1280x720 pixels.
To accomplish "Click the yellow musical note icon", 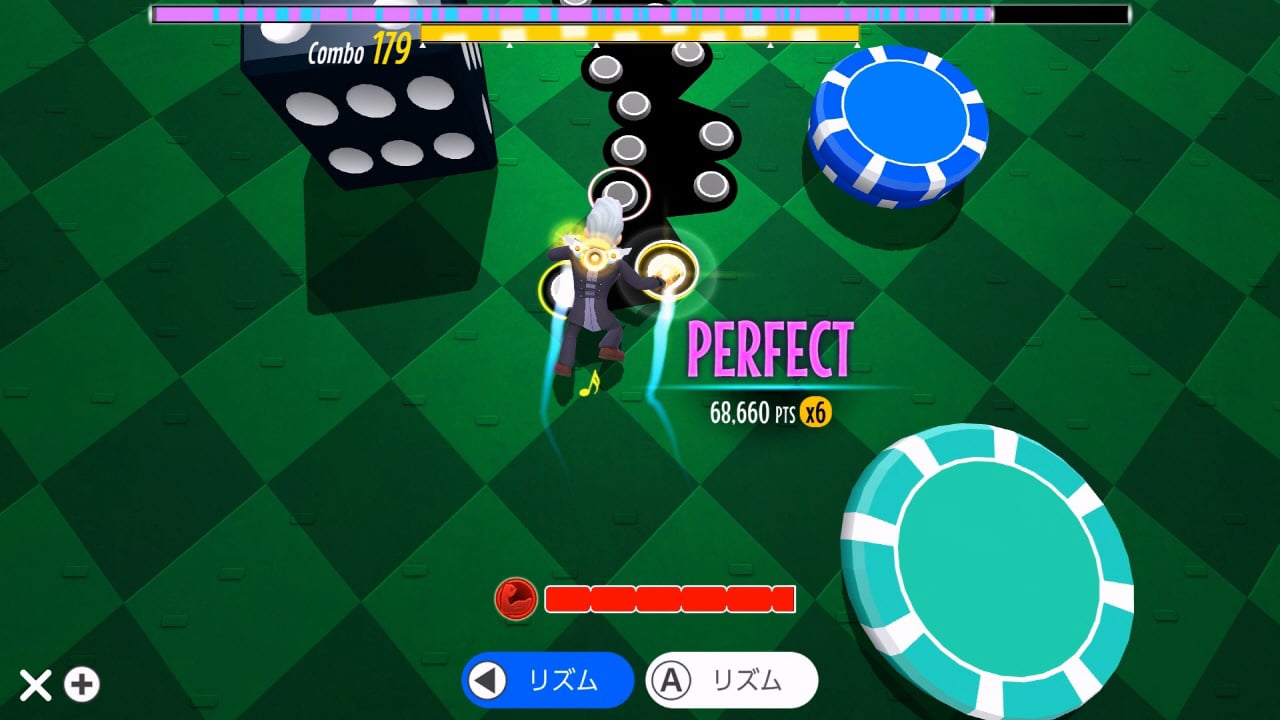I will pos(588,384).
